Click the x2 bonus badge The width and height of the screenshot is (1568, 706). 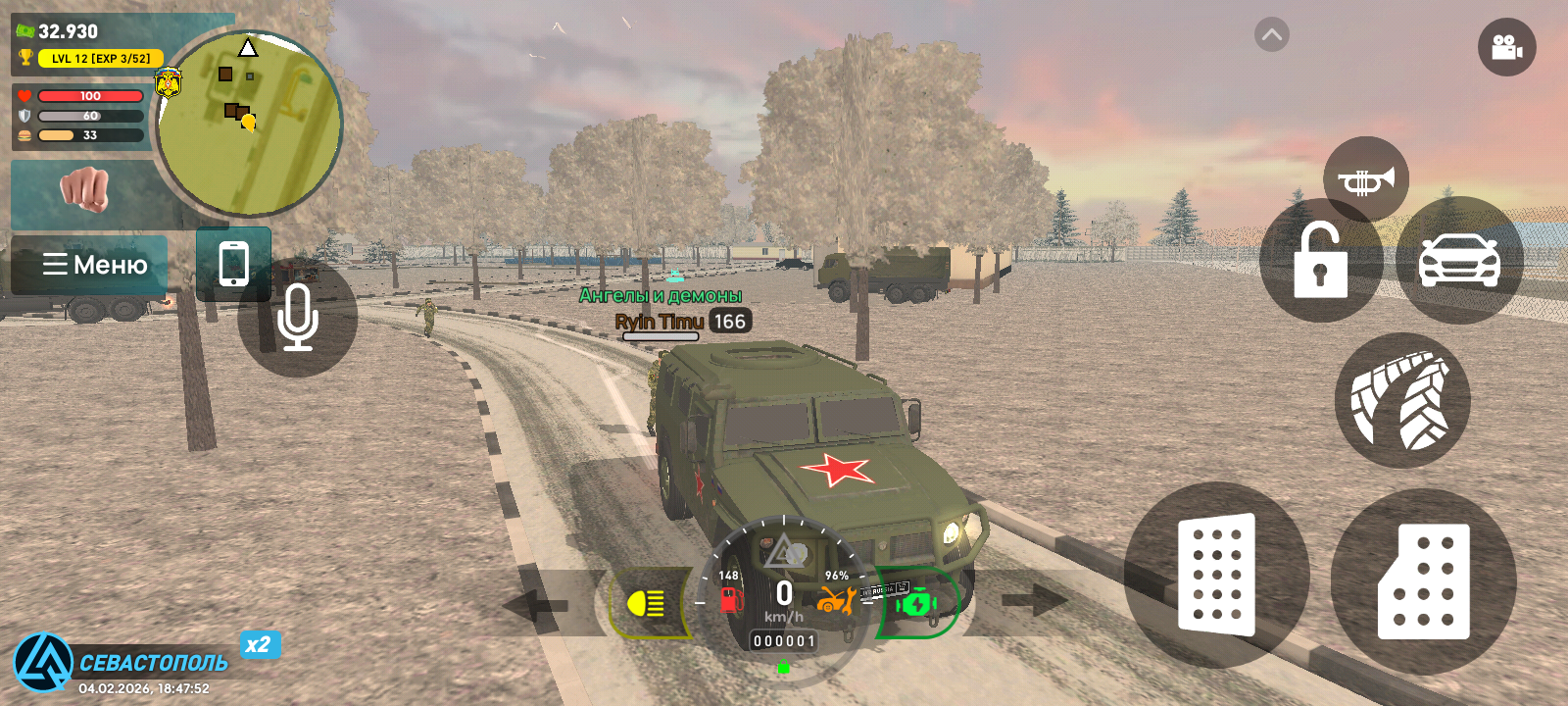click(259, 644)
